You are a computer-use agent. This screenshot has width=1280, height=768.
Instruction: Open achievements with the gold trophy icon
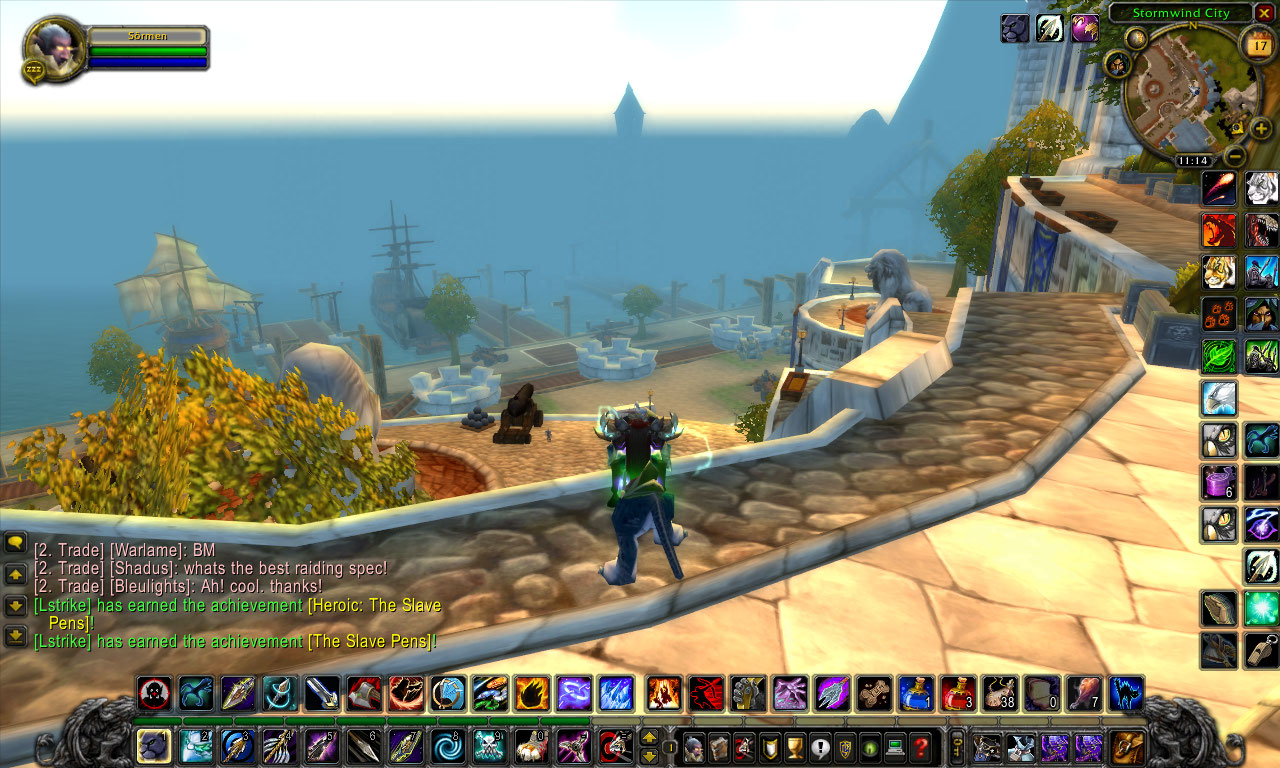click(795, 747)
